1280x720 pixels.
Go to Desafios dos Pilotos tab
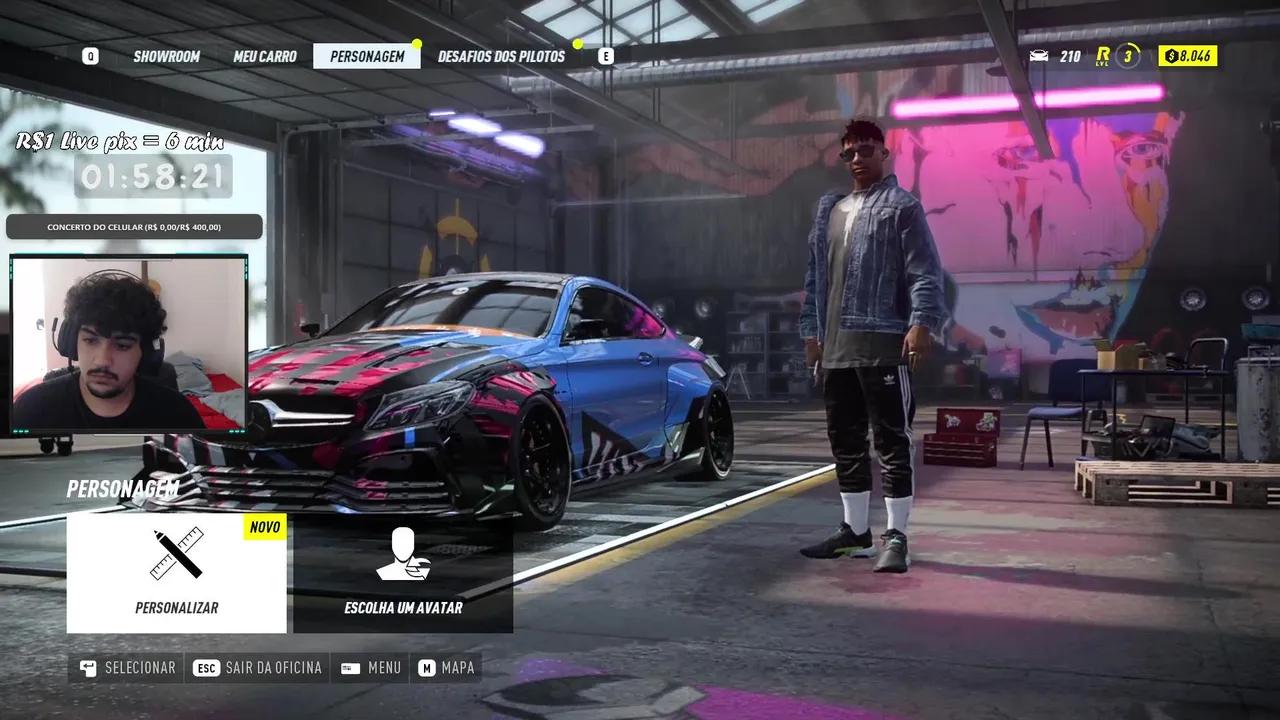click(x=501, y=56)
